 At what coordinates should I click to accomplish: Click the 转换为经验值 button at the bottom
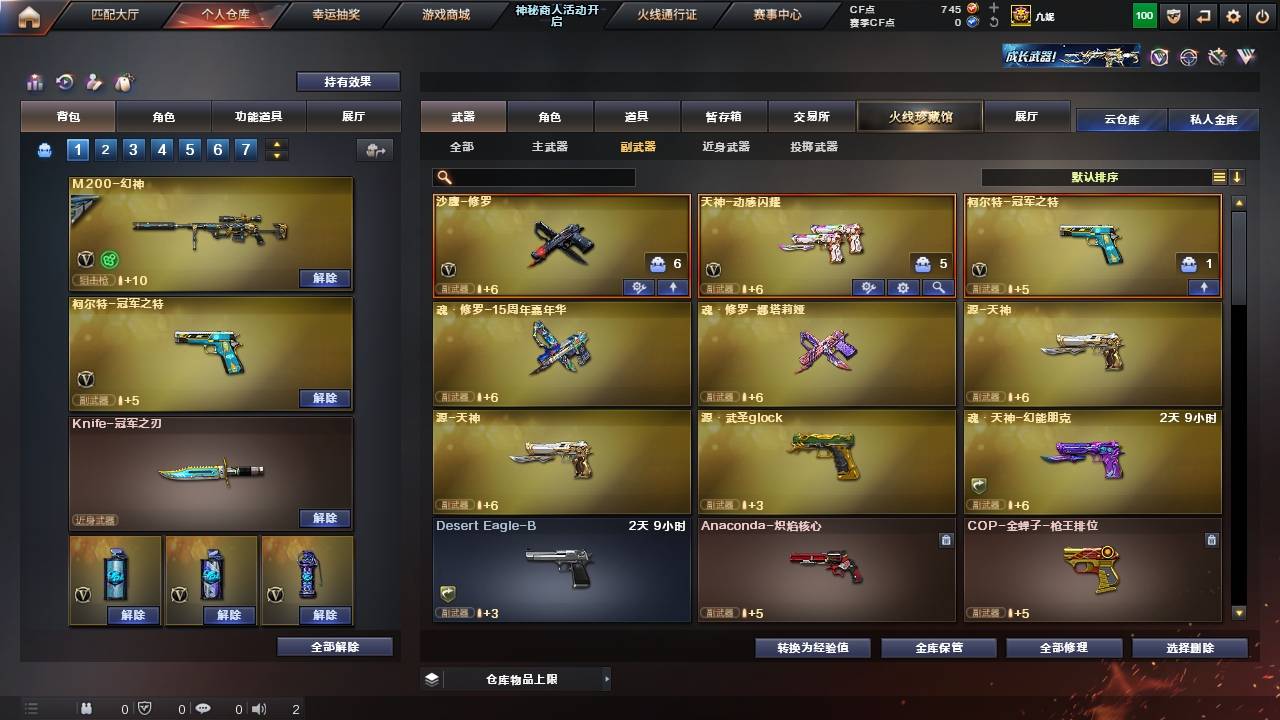point(812,647)
